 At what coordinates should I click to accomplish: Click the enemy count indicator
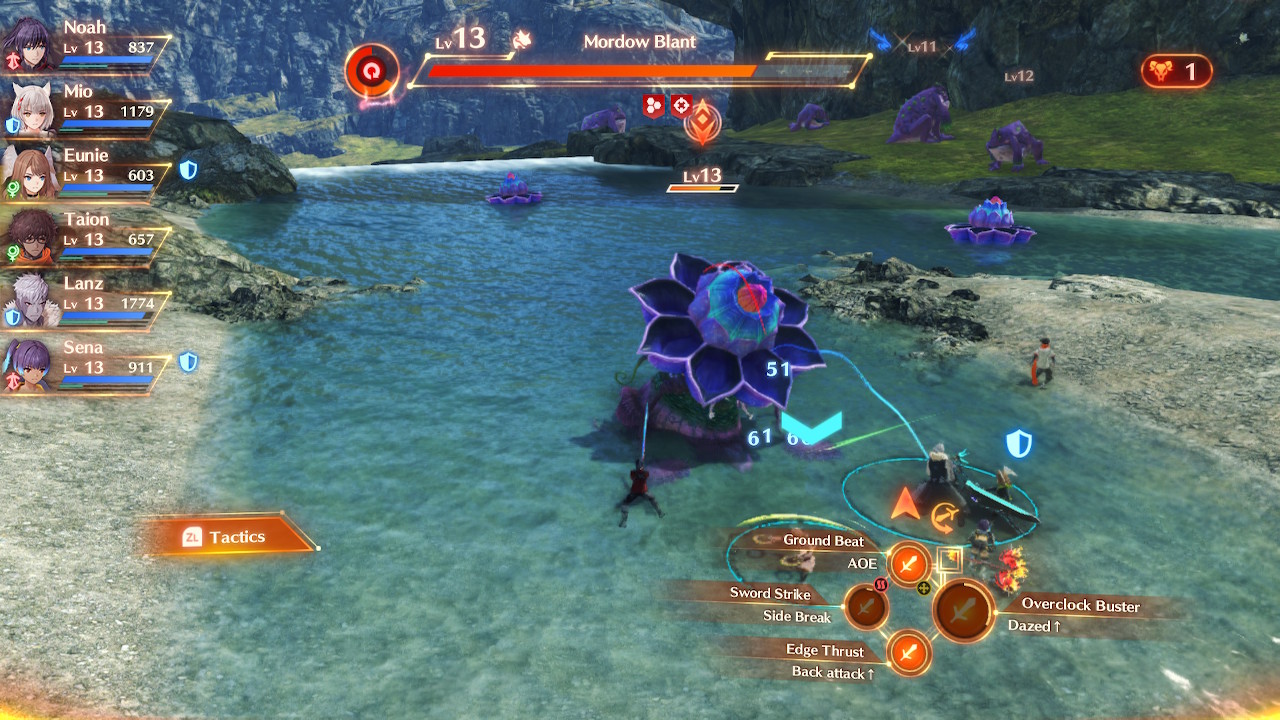[1176, 71]
